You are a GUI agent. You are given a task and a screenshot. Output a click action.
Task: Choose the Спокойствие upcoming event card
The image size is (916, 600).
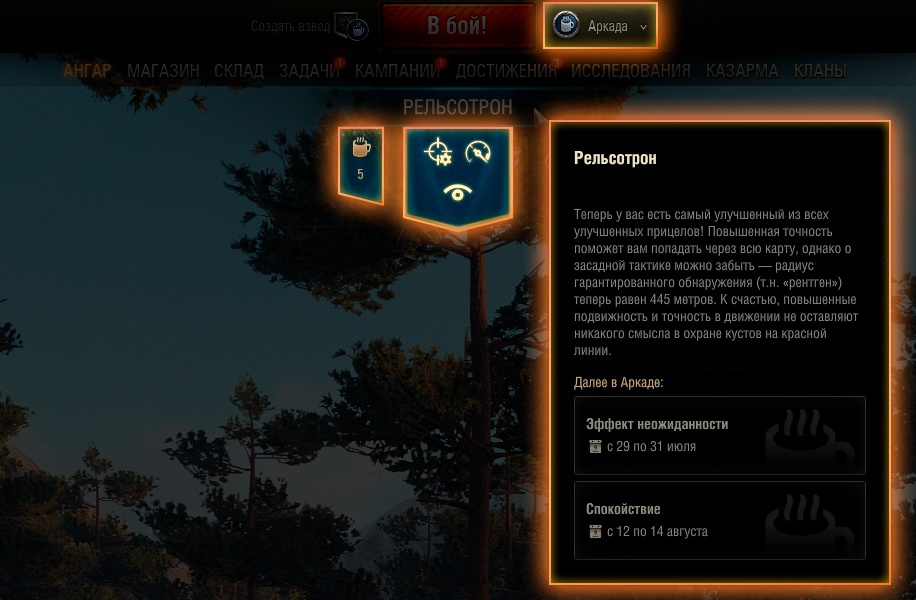[x=719, y=520]
